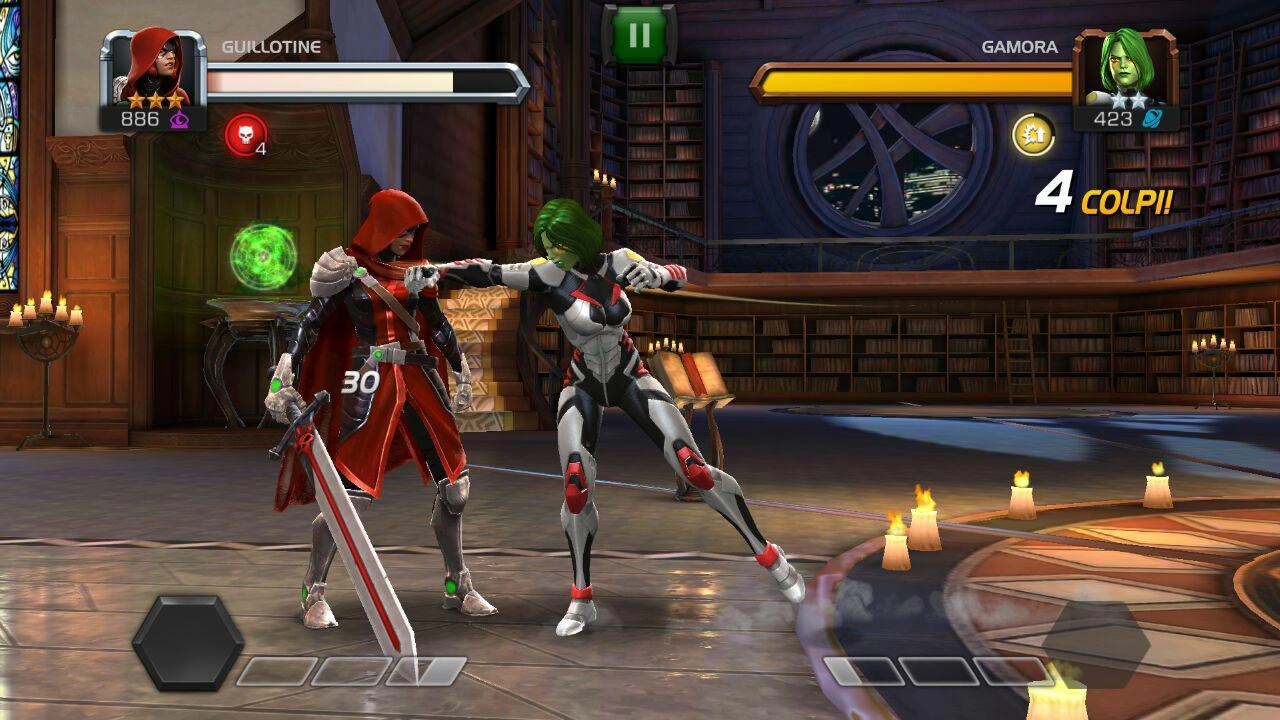Inspect the red skull soul counter icon

245,135
